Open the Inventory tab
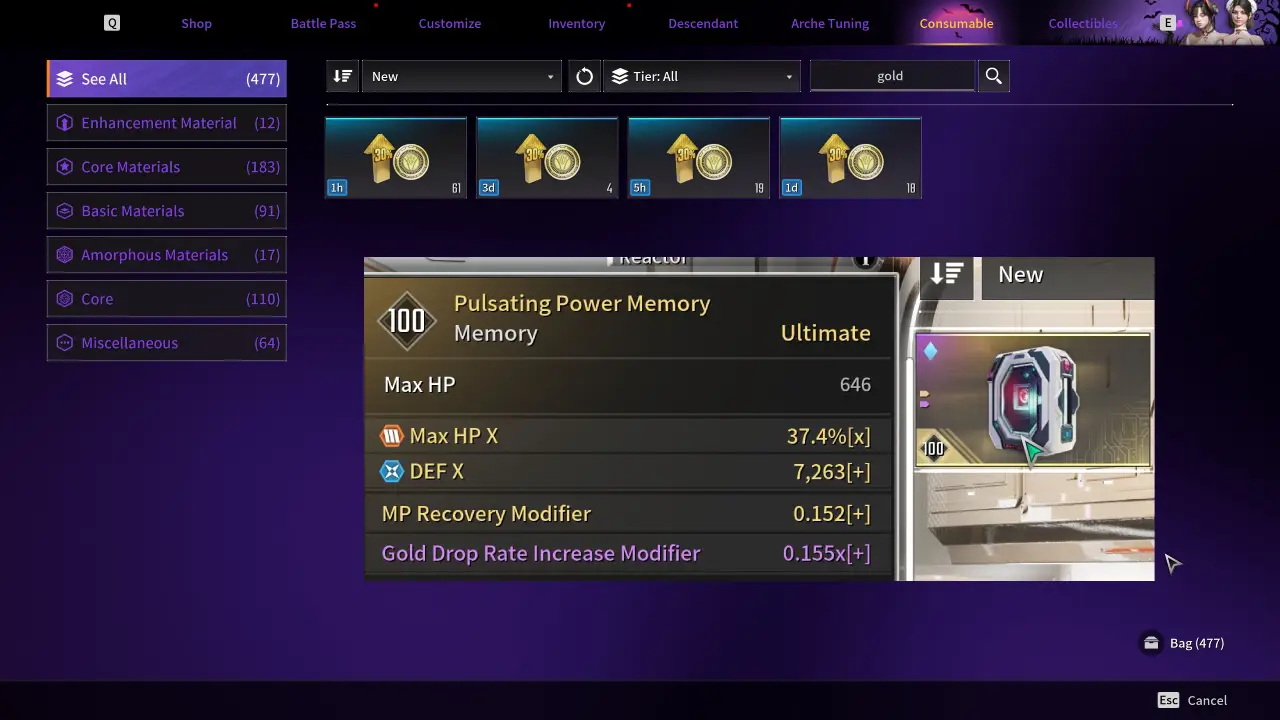1280x720 pixels. (576, 23)
